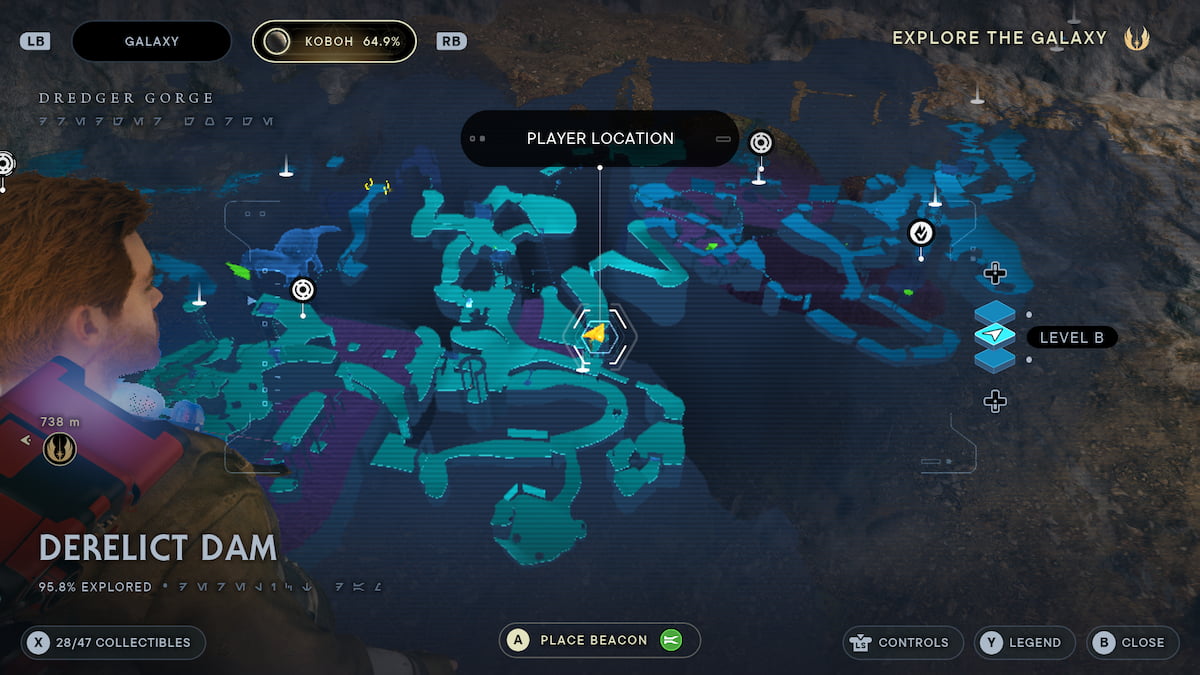Click the 738 m Jedi objective marker
Viewport: 1200px width, 675px height.
click(60, 449)
